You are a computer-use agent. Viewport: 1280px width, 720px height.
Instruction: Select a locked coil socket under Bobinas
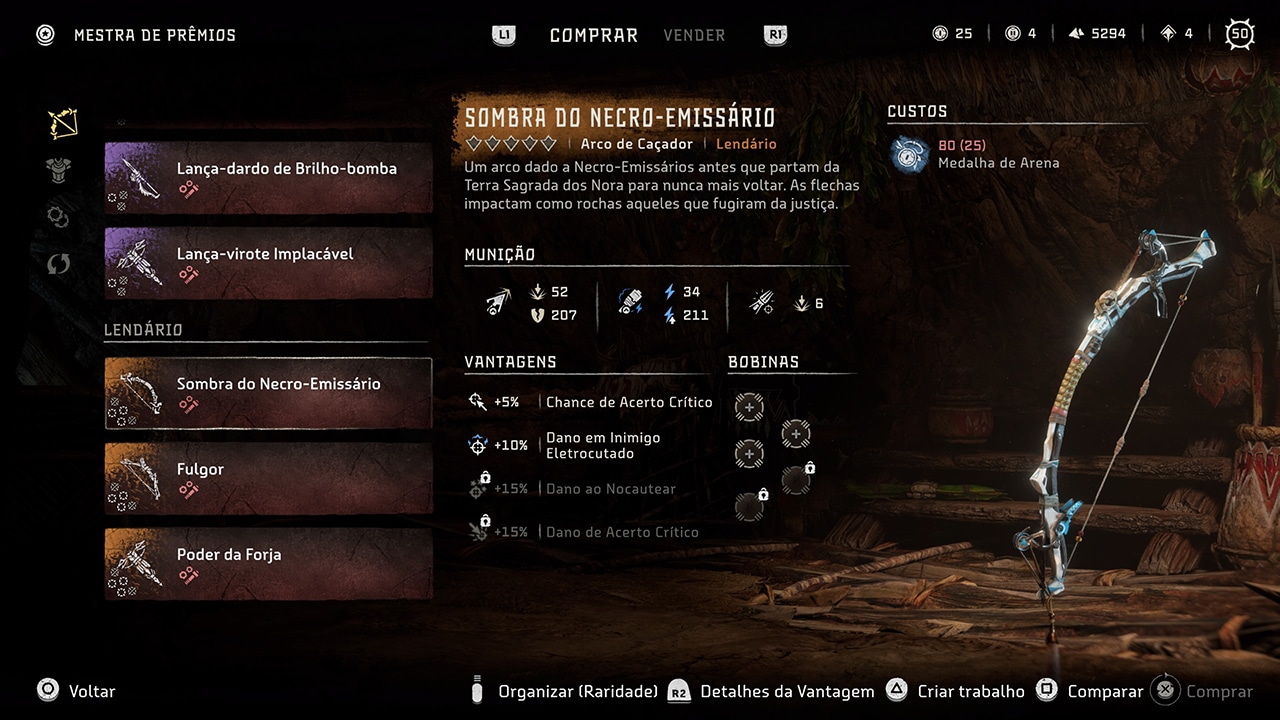[795, 481]
